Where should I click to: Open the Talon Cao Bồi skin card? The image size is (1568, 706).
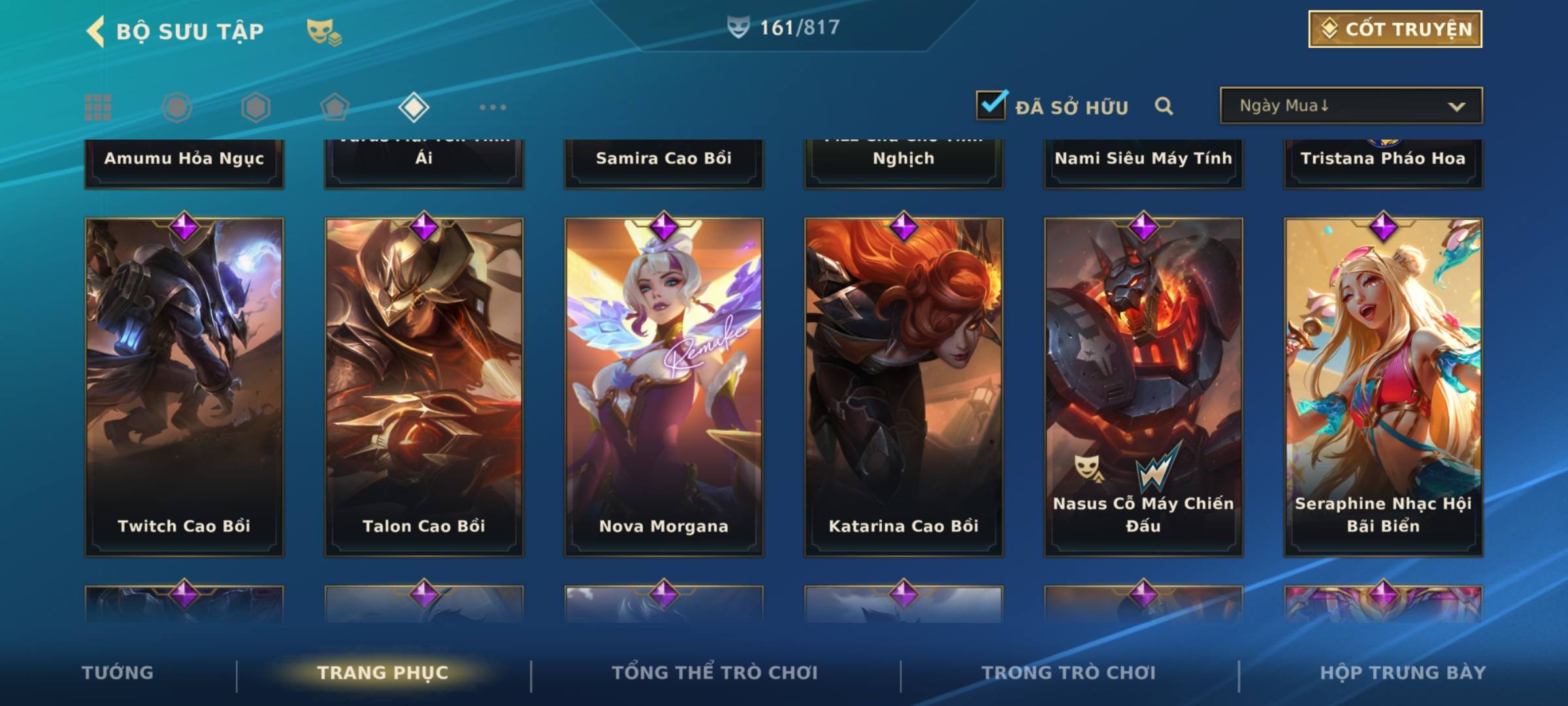[x=424, y=387]
